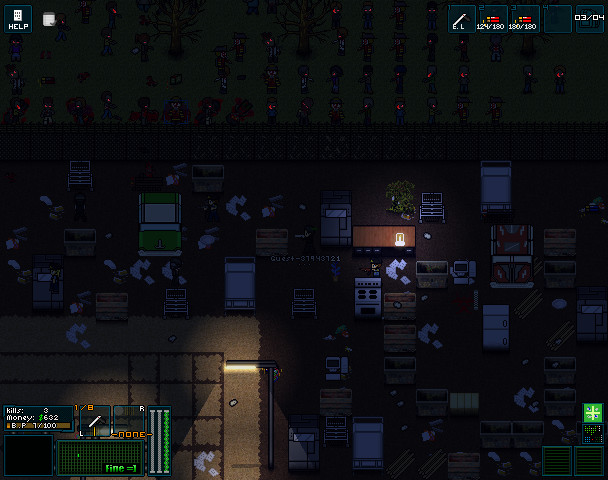The height and width of the screenshot is (480, 608).
Task: Open the dotted minimap panel
Action: (x=593, y=434)
